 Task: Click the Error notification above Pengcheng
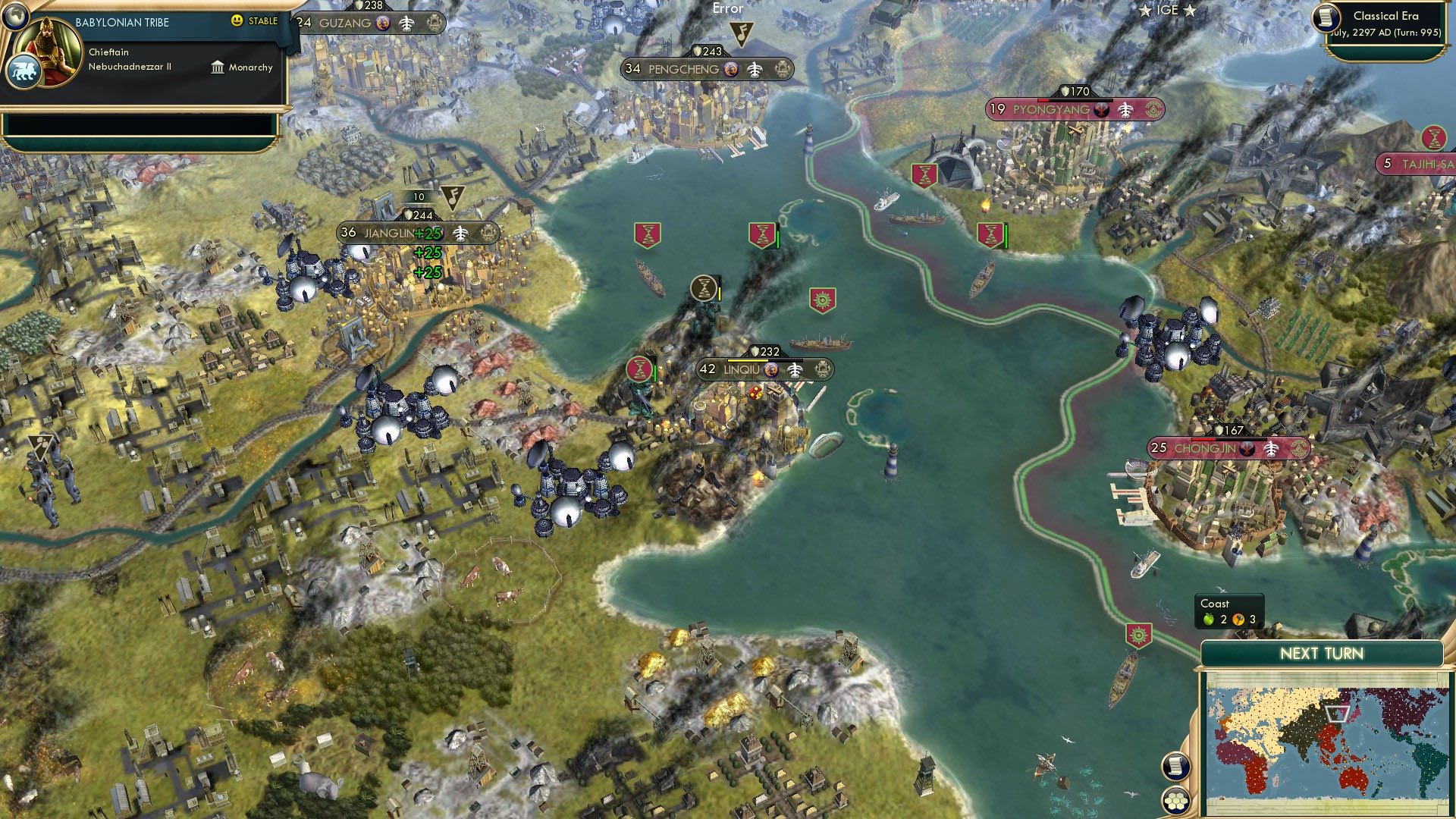click(726, 9)
